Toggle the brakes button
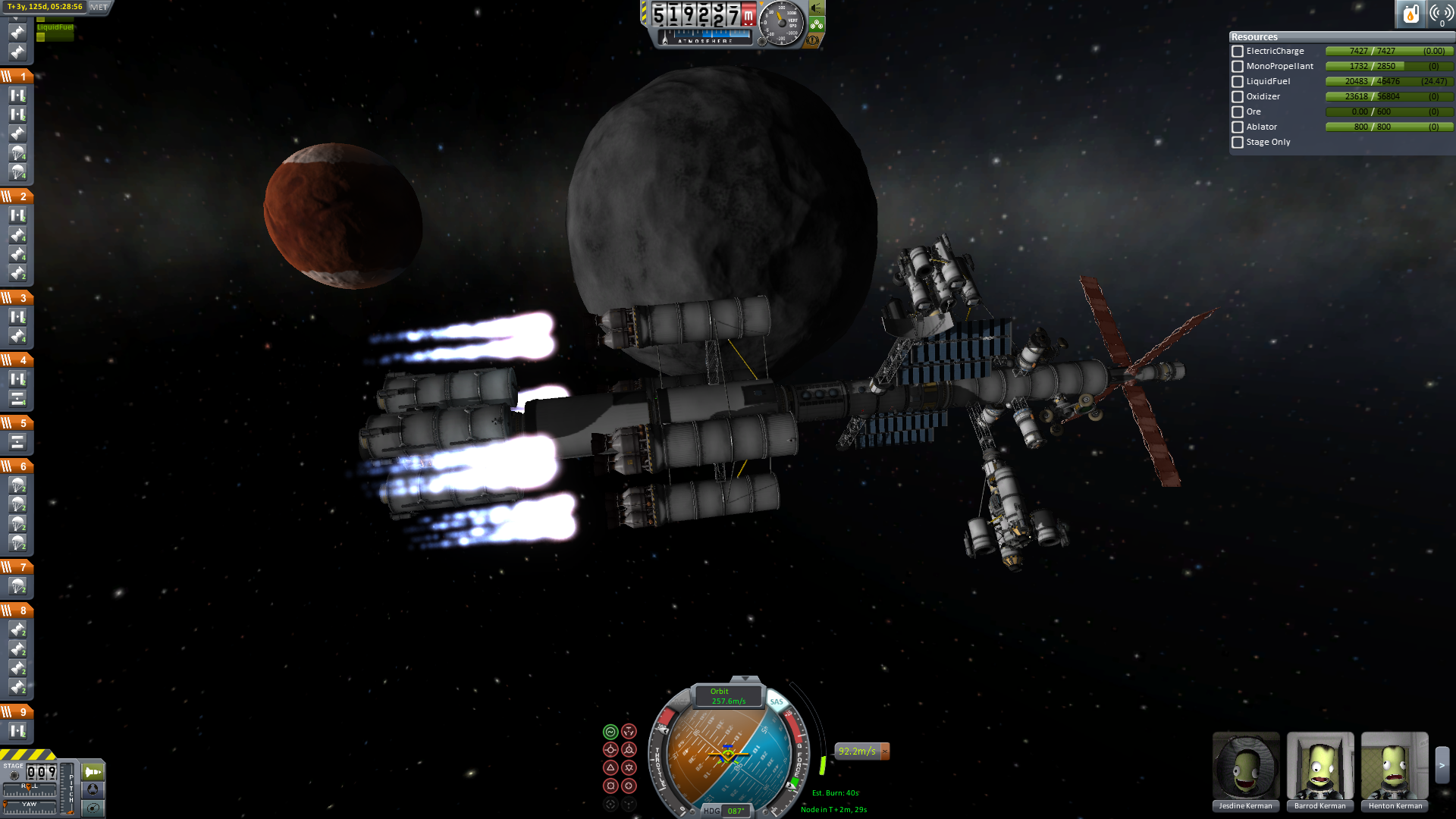The image size is (1456, 819). (x=814, y=40)
